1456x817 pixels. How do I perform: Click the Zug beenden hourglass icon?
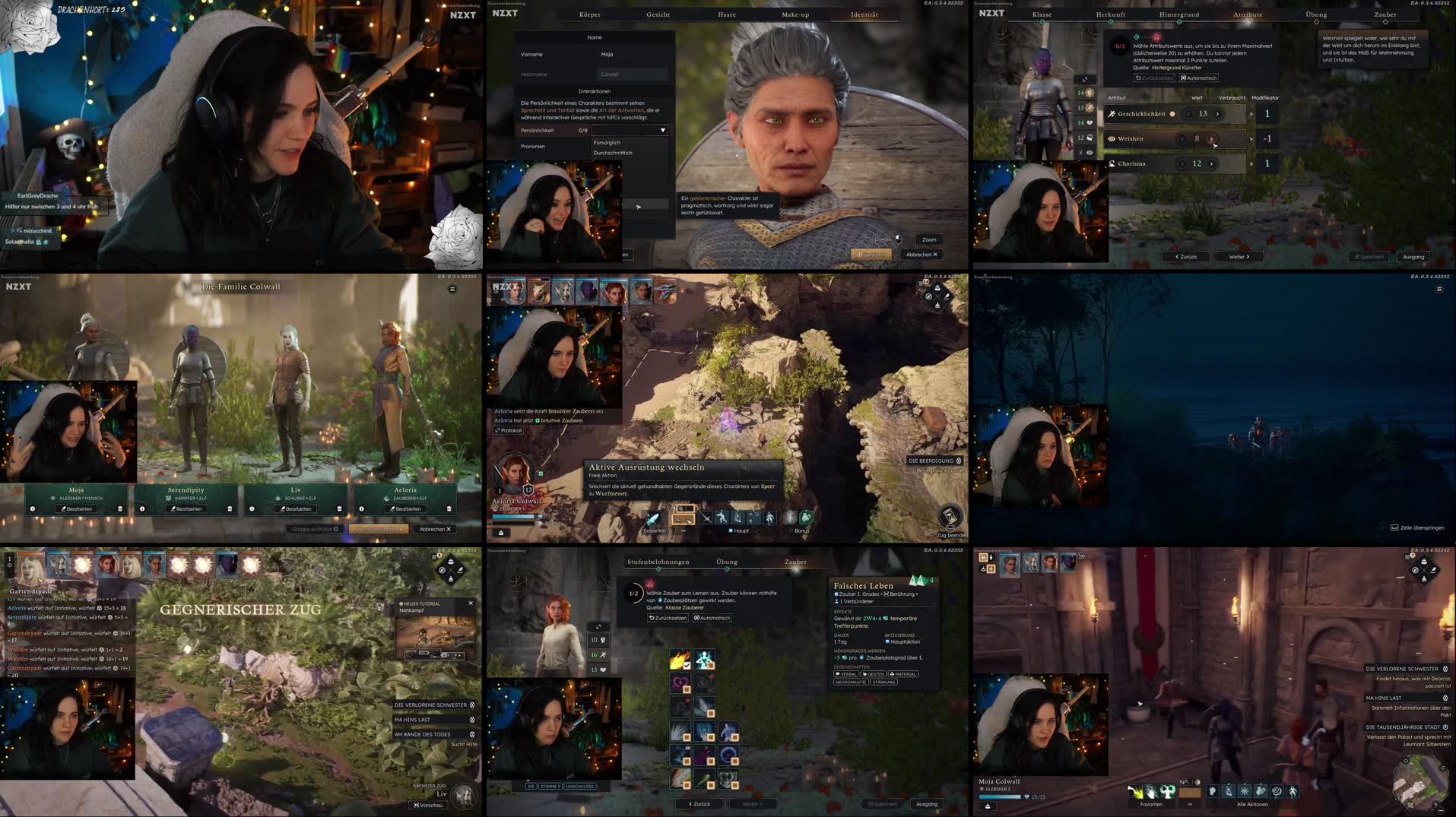(949, 517)
